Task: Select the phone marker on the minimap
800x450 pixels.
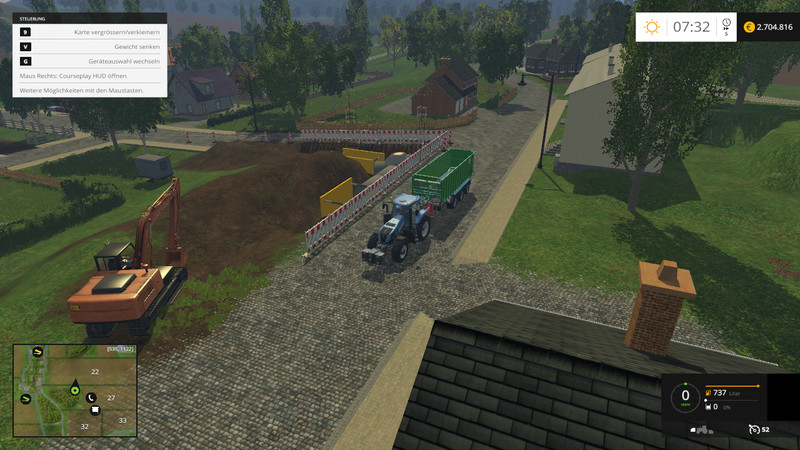Action: pos(90,398)
